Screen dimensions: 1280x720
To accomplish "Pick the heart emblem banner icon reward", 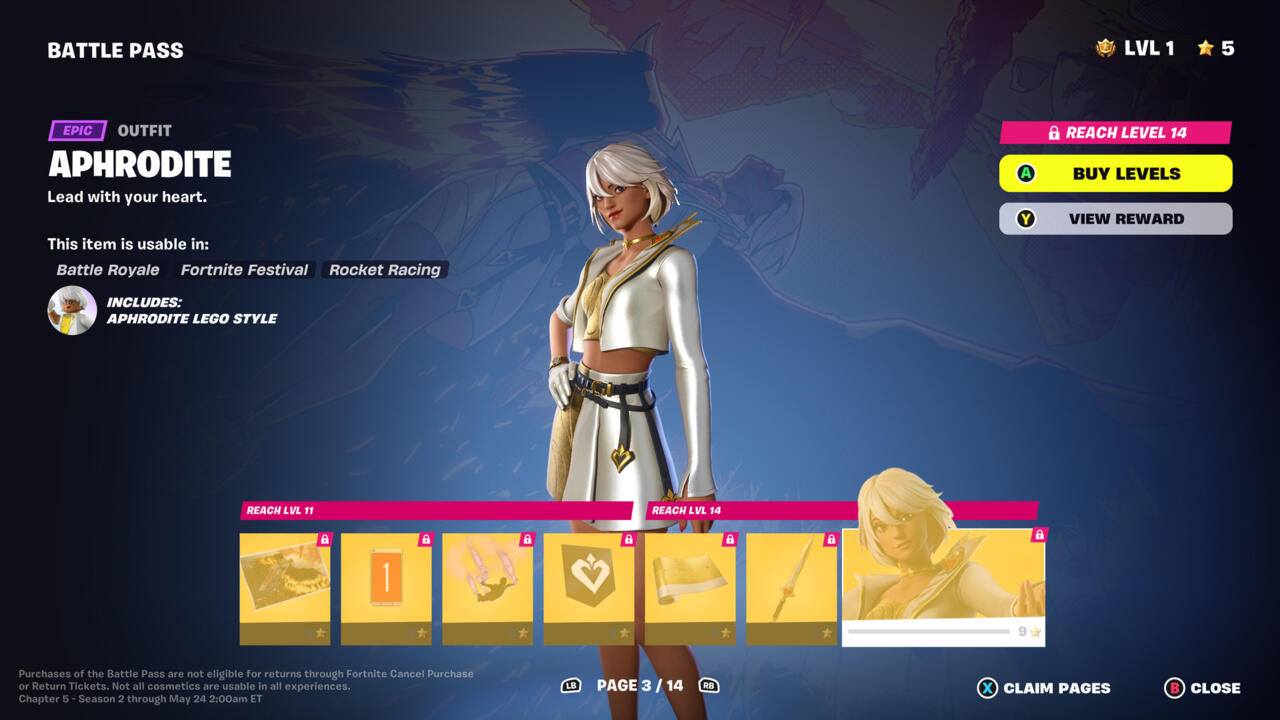I will tap(588, 588).
